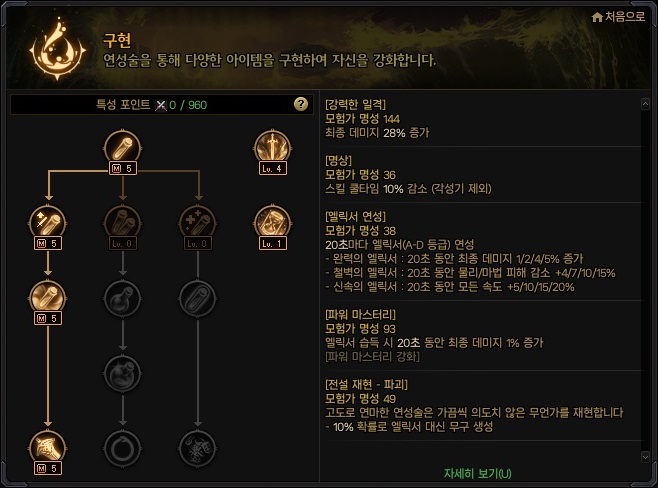Select the sparkling vial node with M 5
Viewport: 658px width, 488px height.
[x=47, y=222]
